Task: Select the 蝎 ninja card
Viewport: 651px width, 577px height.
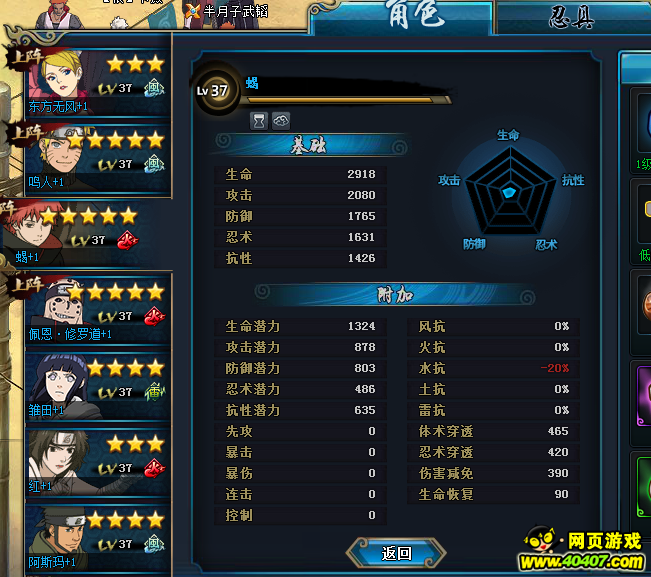Action: (85, 232)
